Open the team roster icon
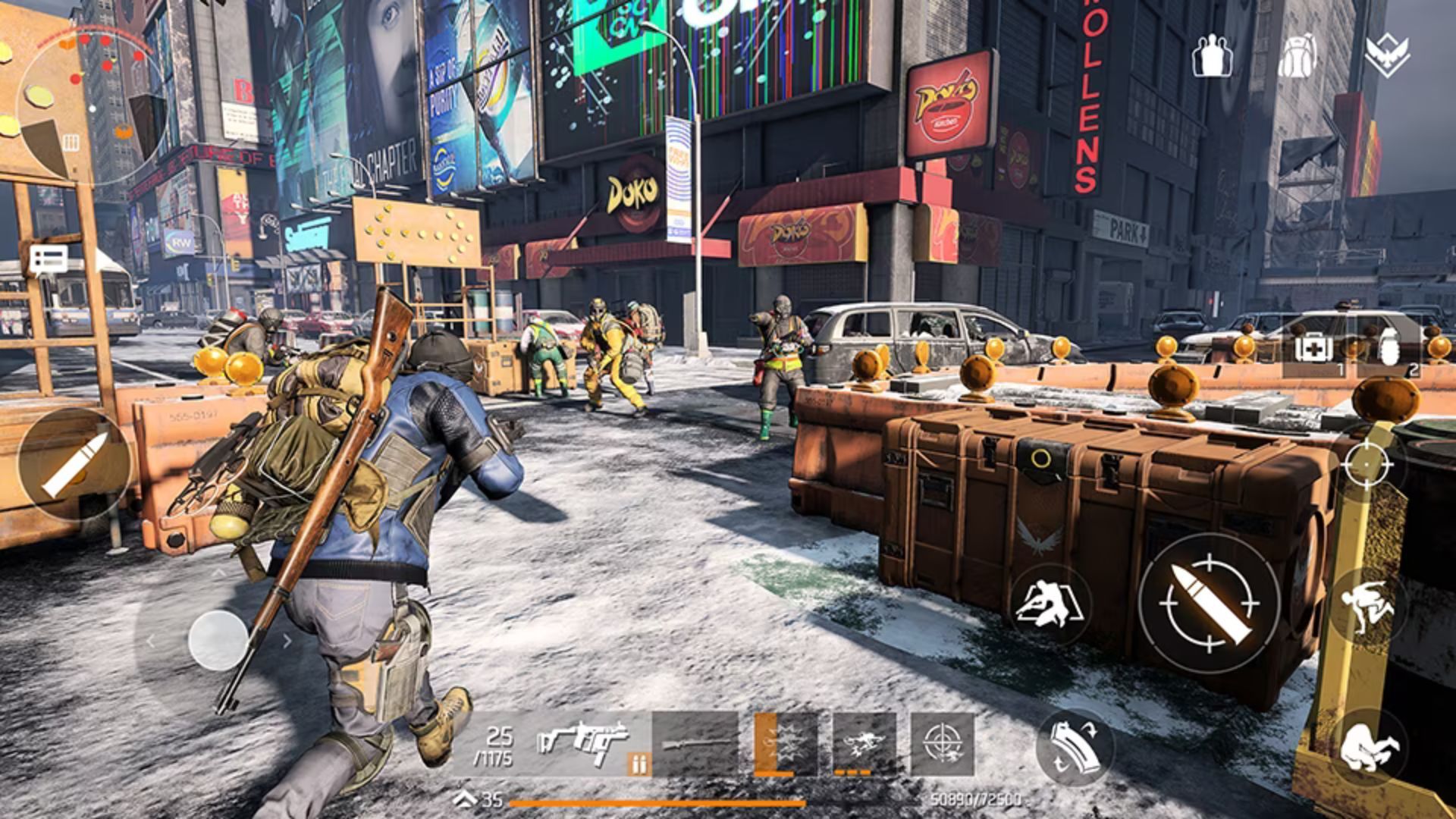Image resolution: width=1456 pixels, height=819 pixels. point(1213,55)
